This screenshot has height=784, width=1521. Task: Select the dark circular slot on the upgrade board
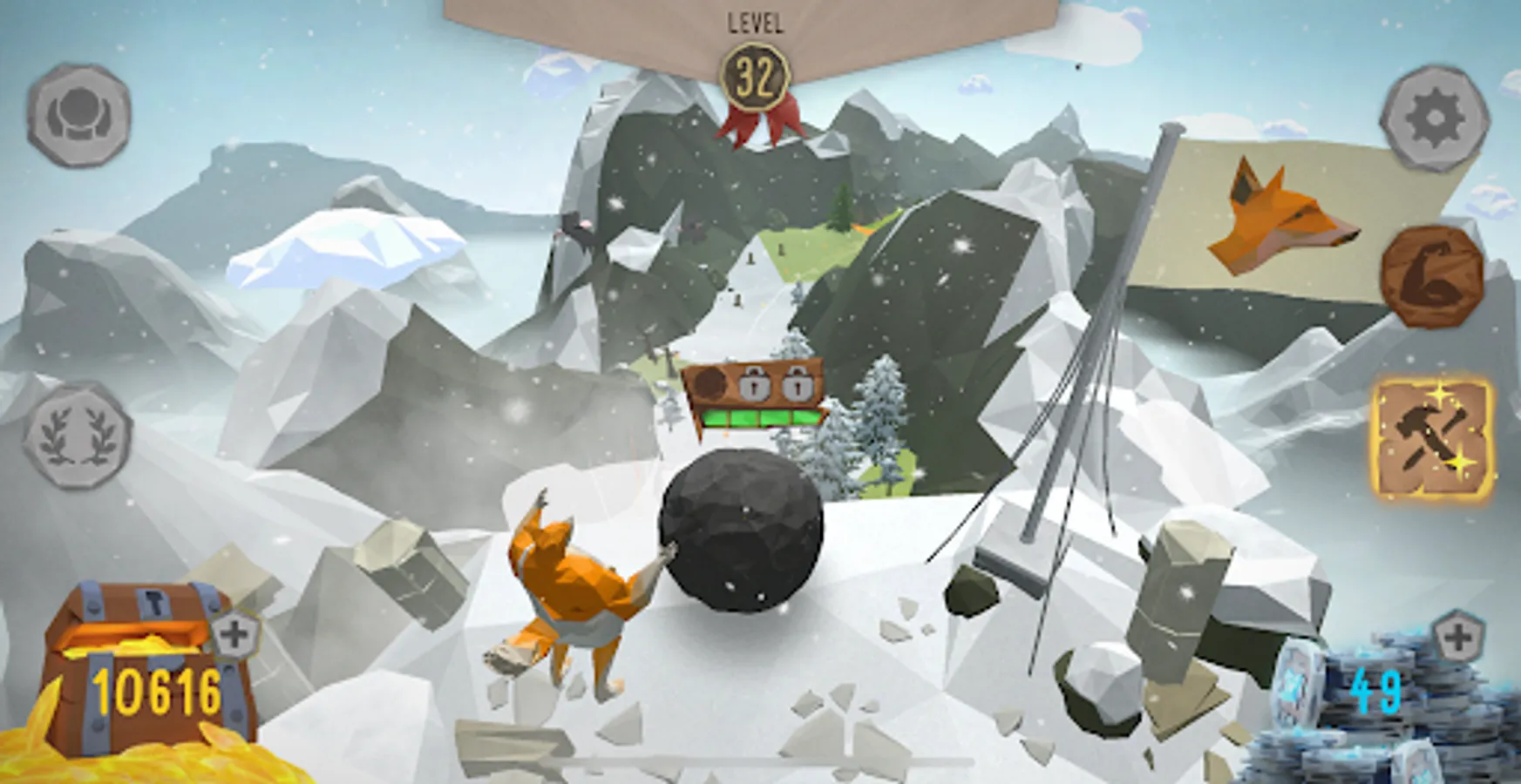[x=710, y=383]
